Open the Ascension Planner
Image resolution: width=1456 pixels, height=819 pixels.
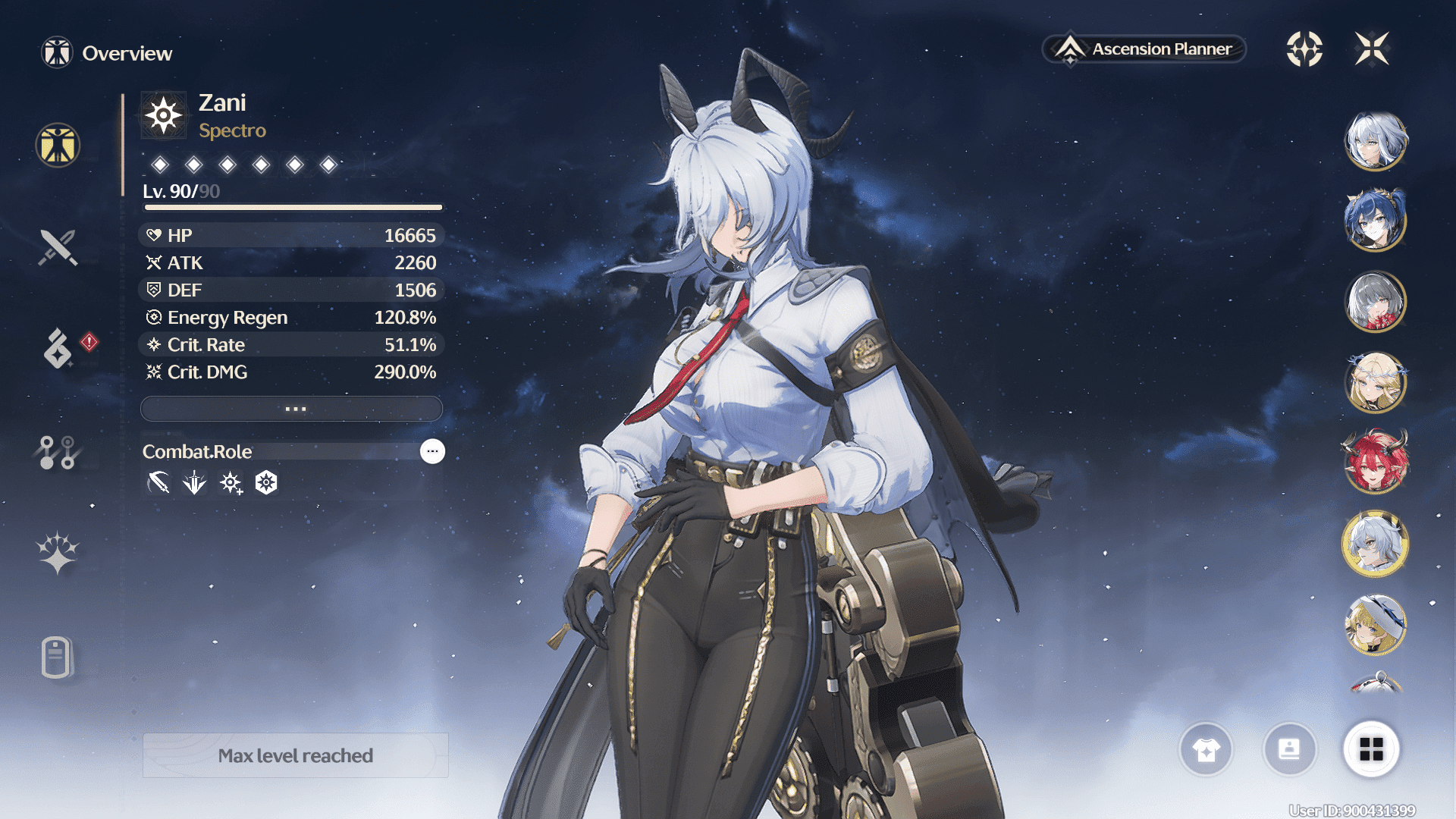pos(1145,49)
